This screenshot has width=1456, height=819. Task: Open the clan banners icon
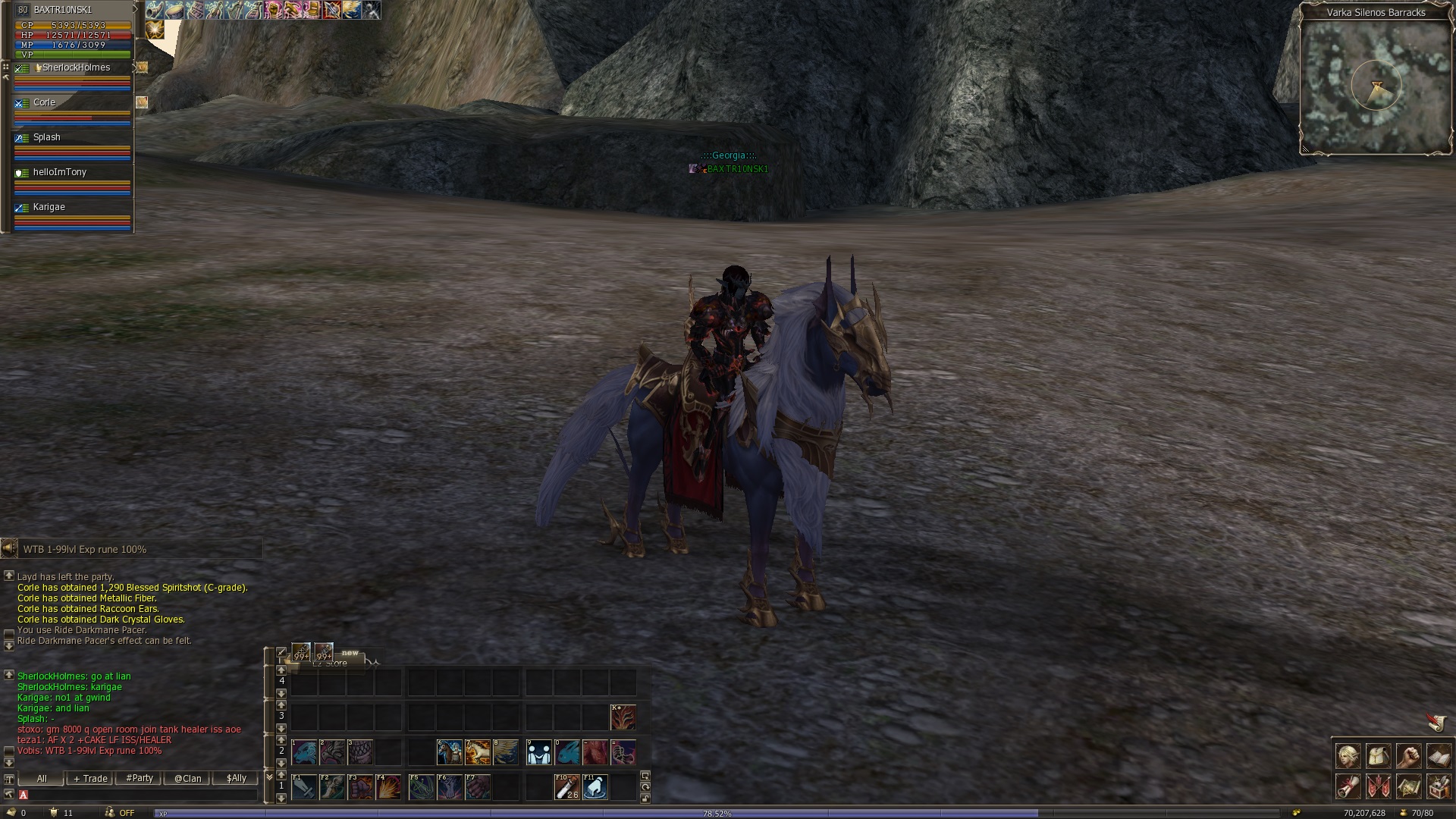(x=1379, y=787)
